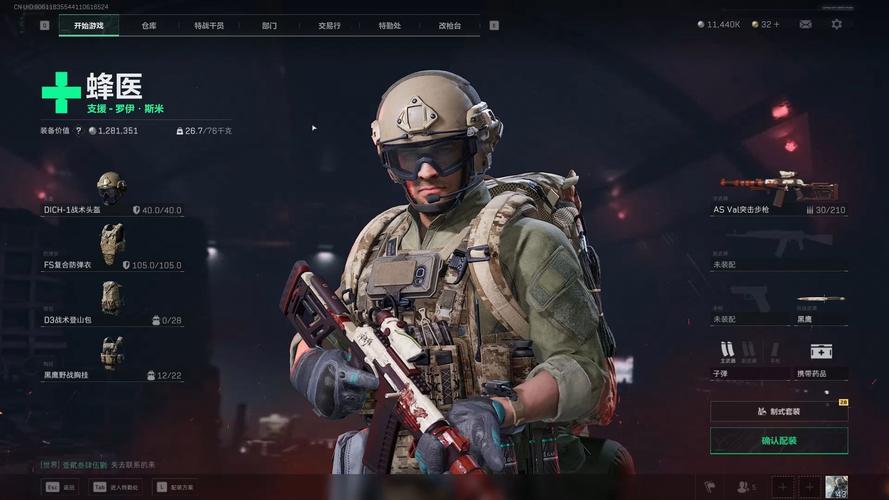Switch to the 改枪台 tab

coord(450,25)
